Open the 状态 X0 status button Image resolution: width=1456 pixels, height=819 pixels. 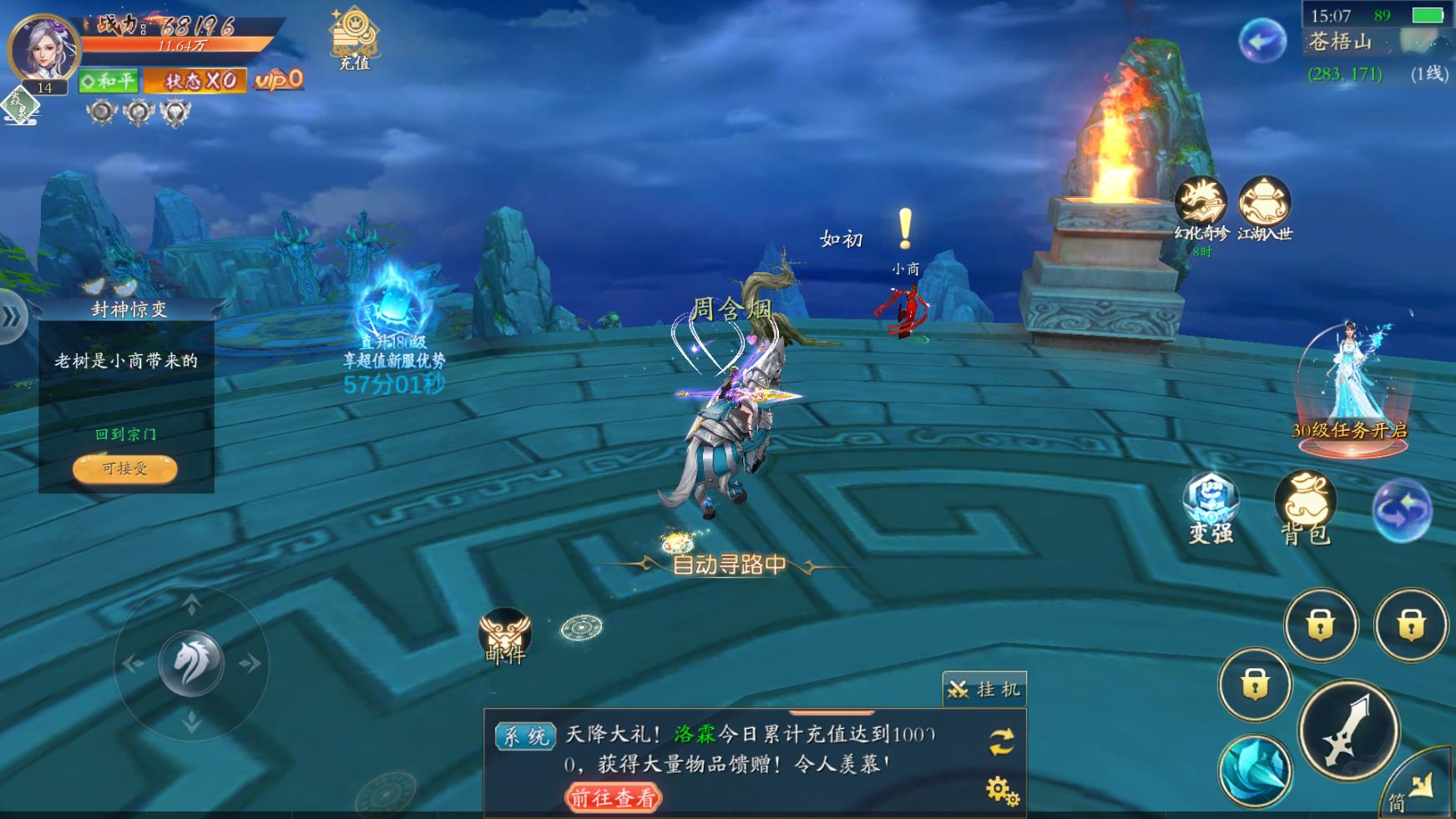pyautogui.click(x=195, y=81)
